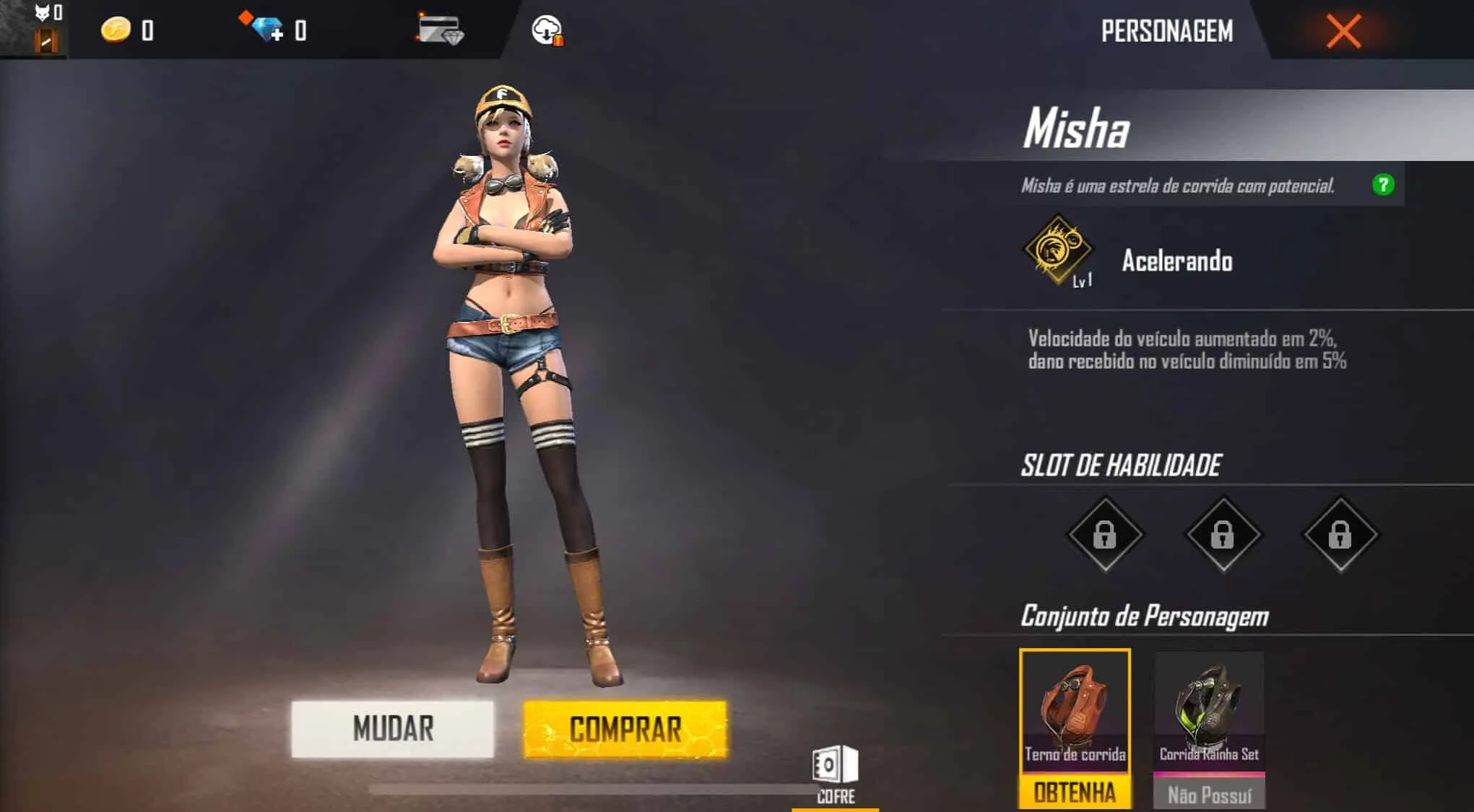This screenshot has height=812, width=1474.
Task: Select the PERSONAGEM tab
Action: 1167,32
